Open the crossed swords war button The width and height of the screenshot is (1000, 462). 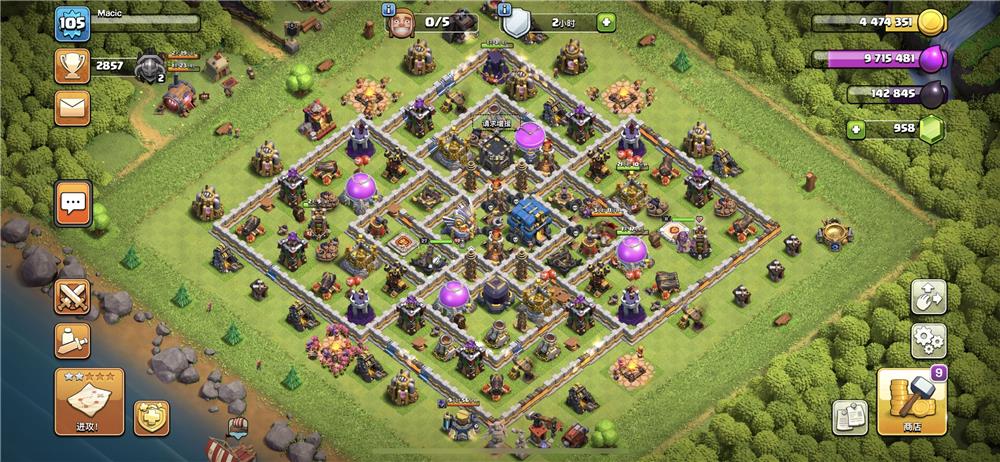(72, 296)
